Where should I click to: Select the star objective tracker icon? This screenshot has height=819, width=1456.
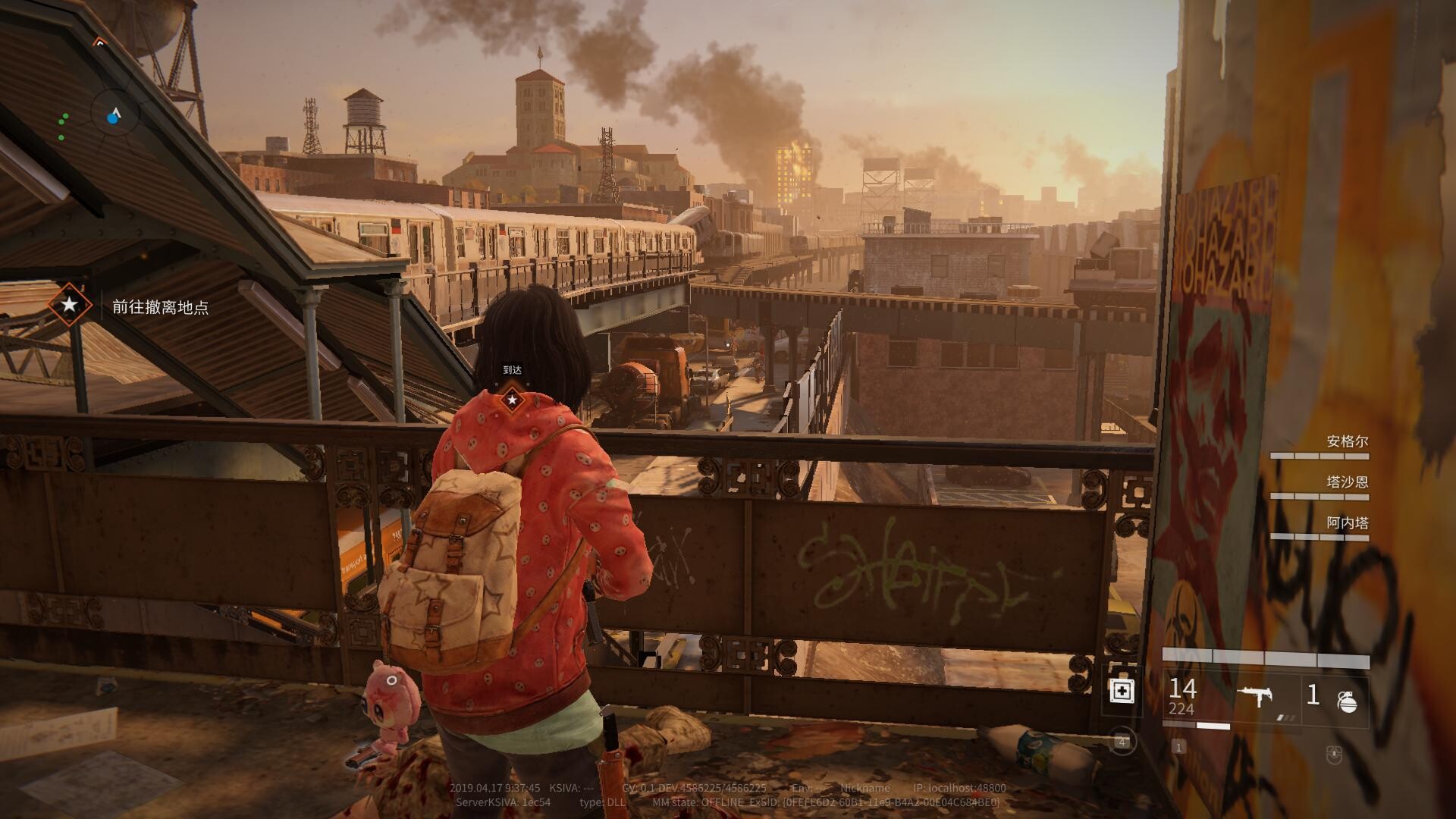click(x=69, y=305)
